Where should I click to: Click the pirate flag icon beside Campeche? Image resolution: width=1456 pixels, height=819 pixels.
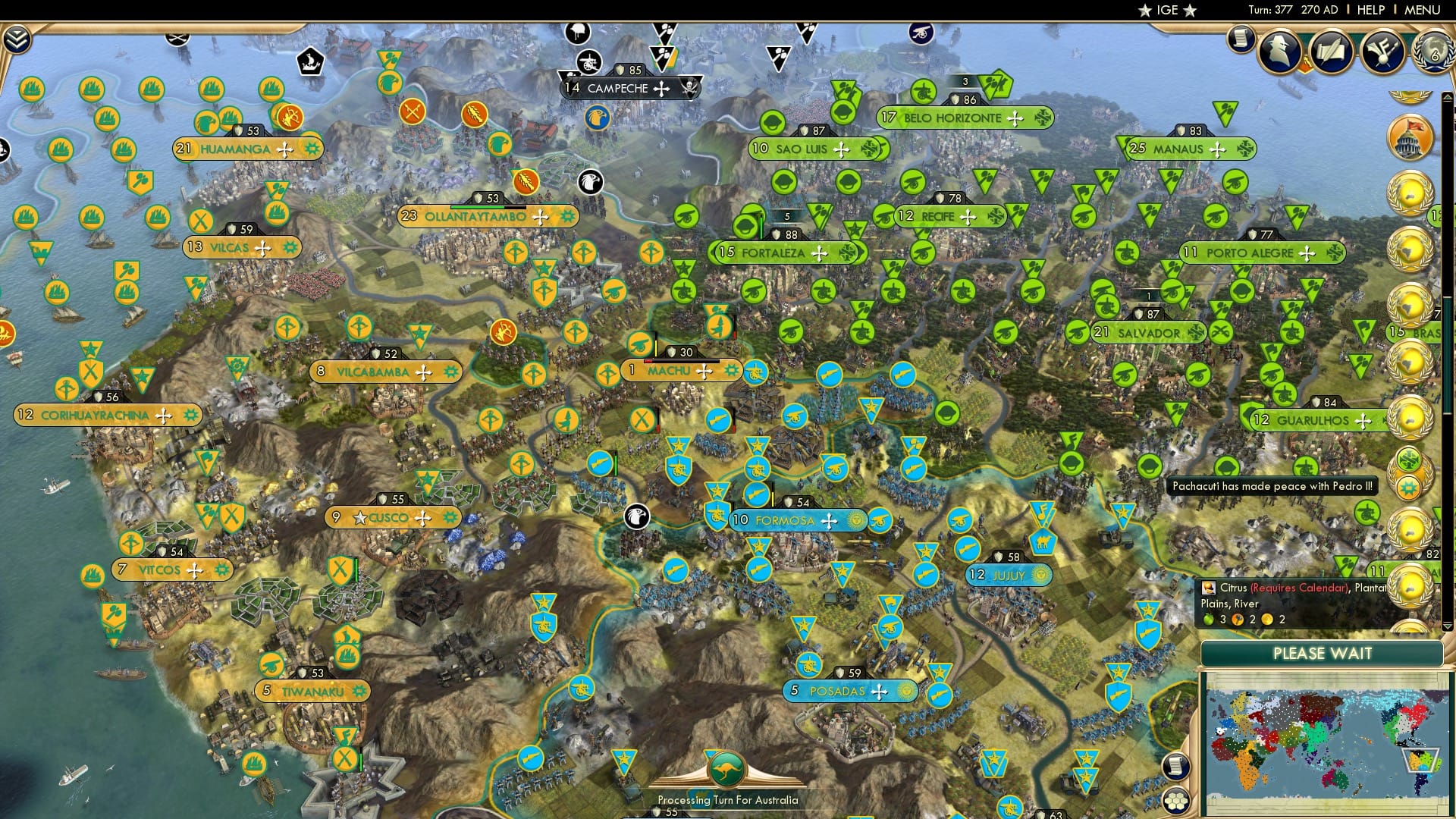[x=690, y=87]
